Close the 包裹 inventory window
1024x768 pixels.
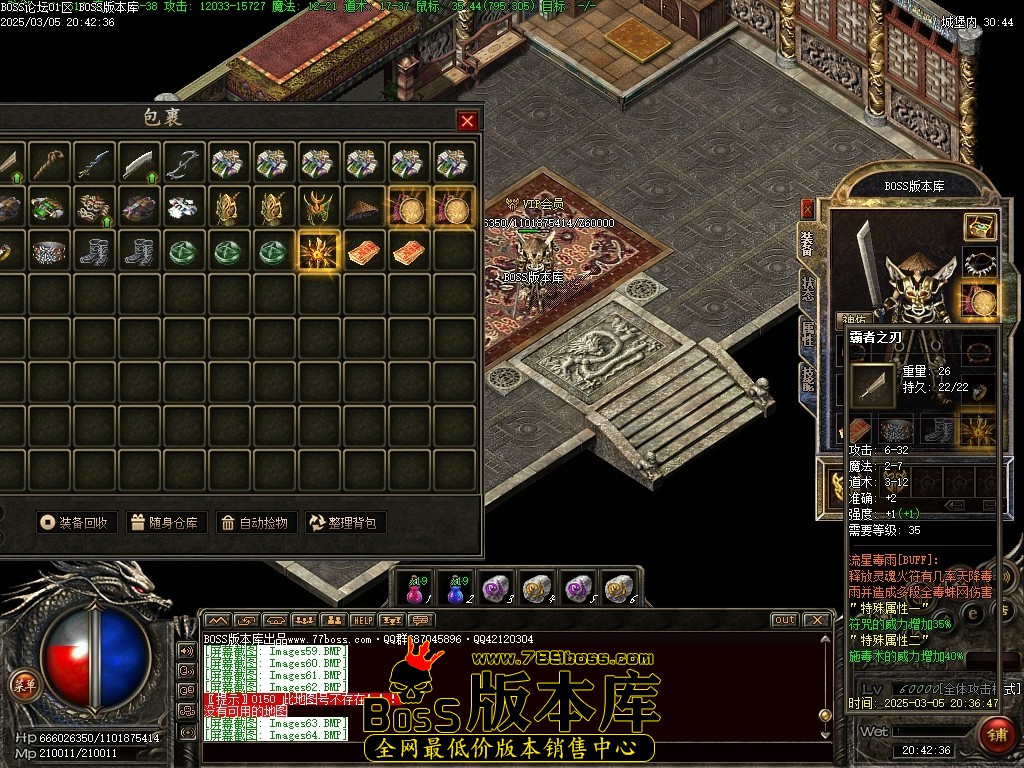tap(467, 121)
